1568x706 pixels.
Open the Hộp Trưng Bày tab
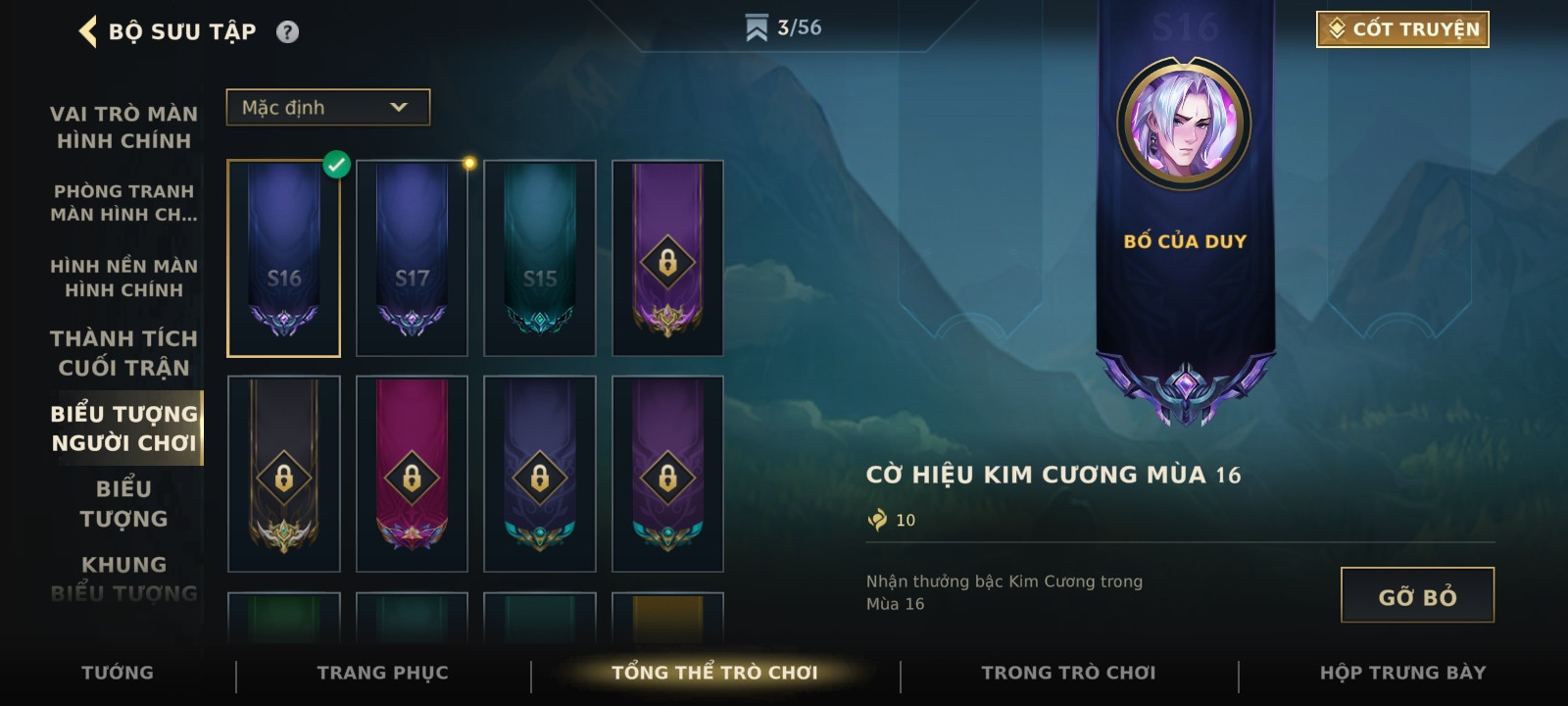click(1402, 673)
